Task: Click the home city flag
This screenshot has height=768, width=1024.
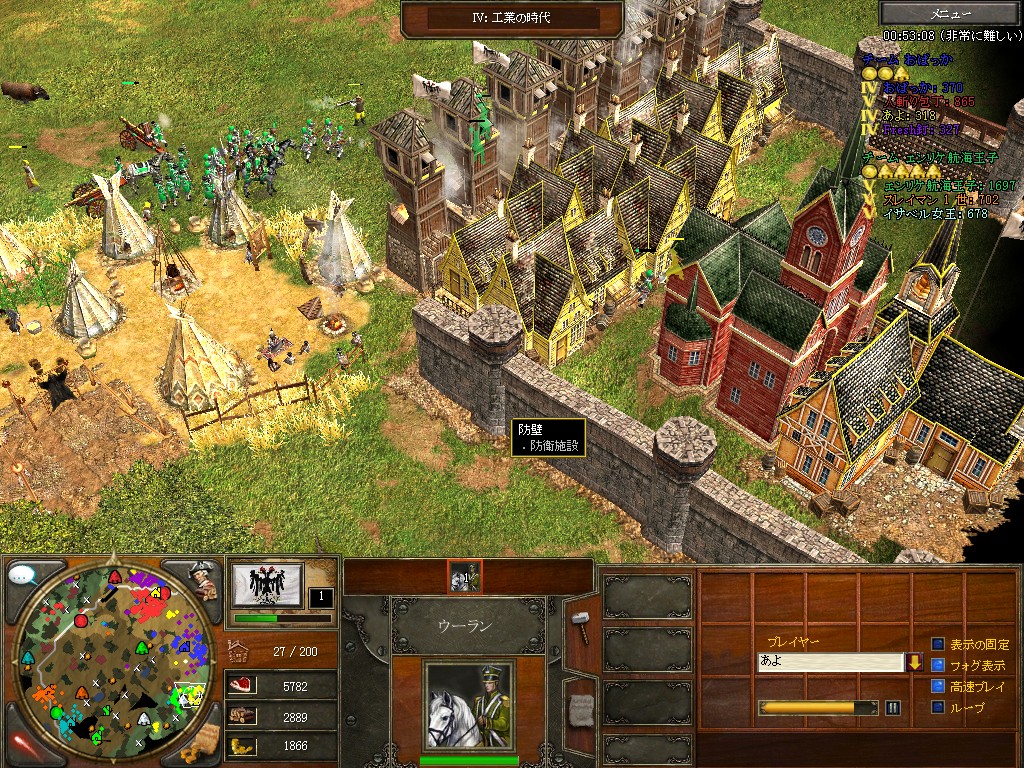Action: (268, 584)
